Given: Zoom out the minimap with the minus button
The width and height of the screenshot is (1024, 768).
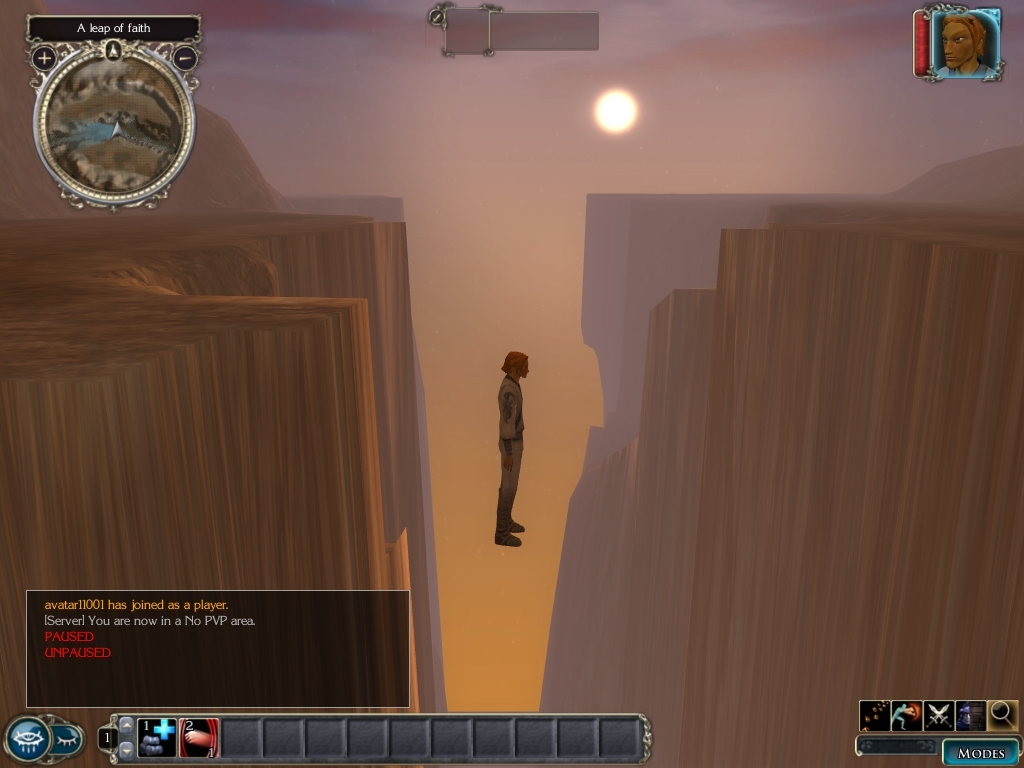Looking at the screenshot, I should pyautogui.click(x=185, y=58).
